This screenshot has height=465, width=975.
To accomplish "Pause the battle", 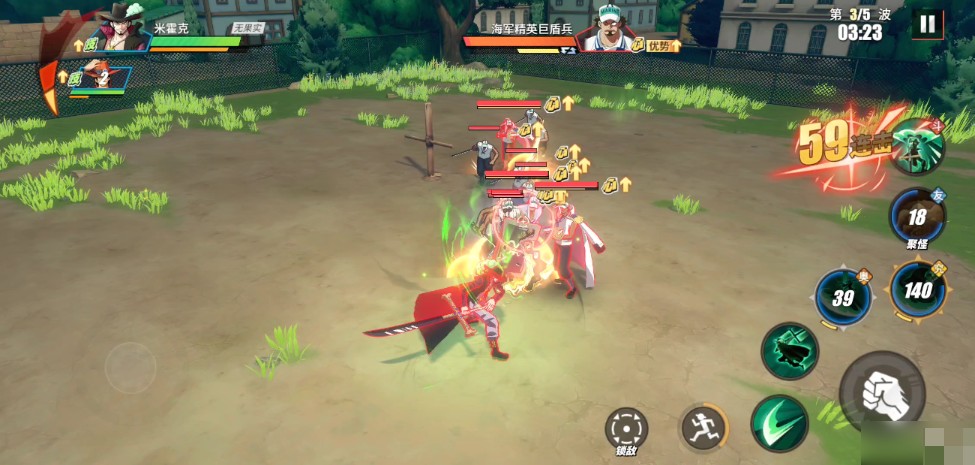I will pyautogui.click(x=928, y=25).
